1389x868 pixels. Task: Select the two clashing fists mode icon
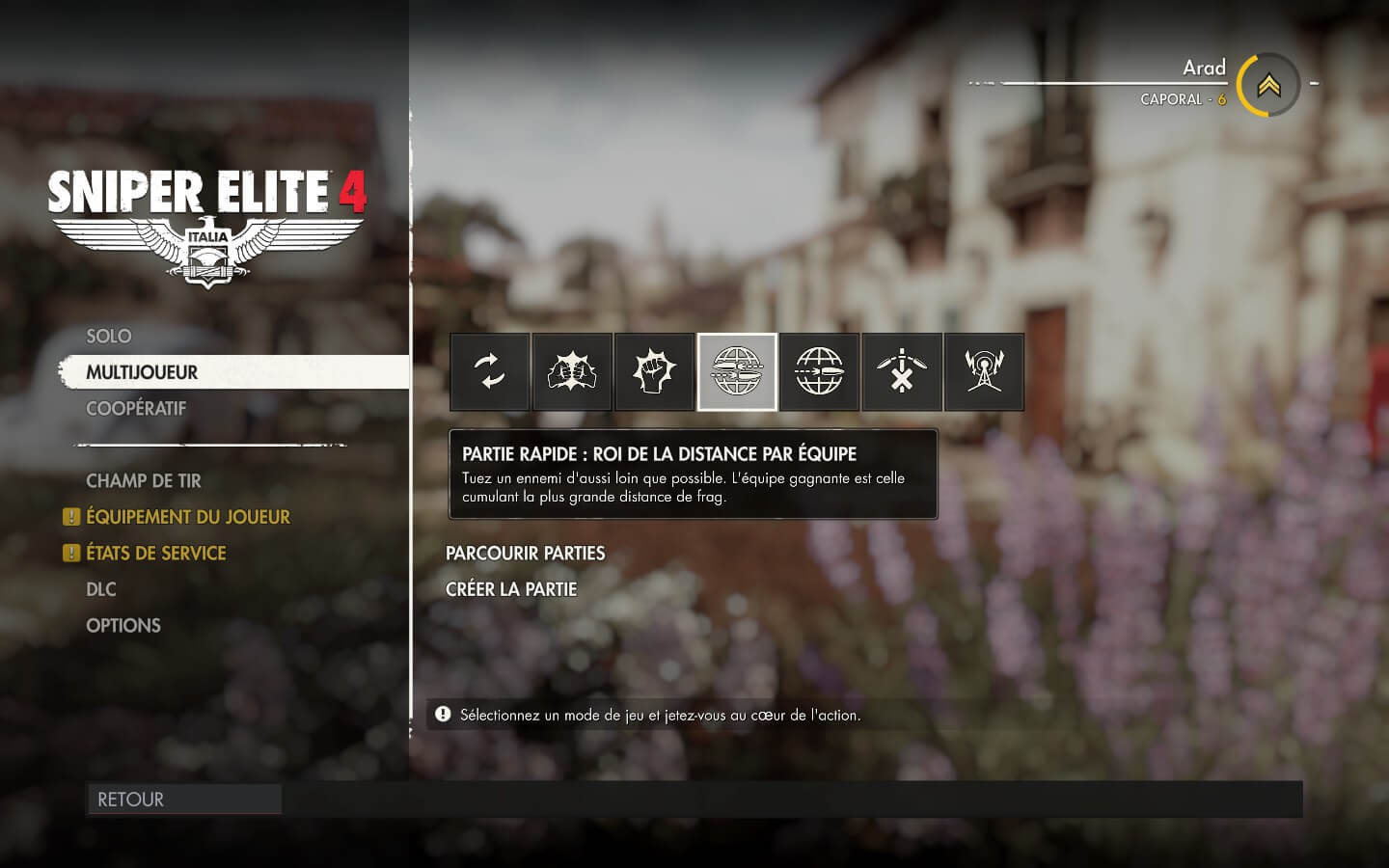point(572,372)
